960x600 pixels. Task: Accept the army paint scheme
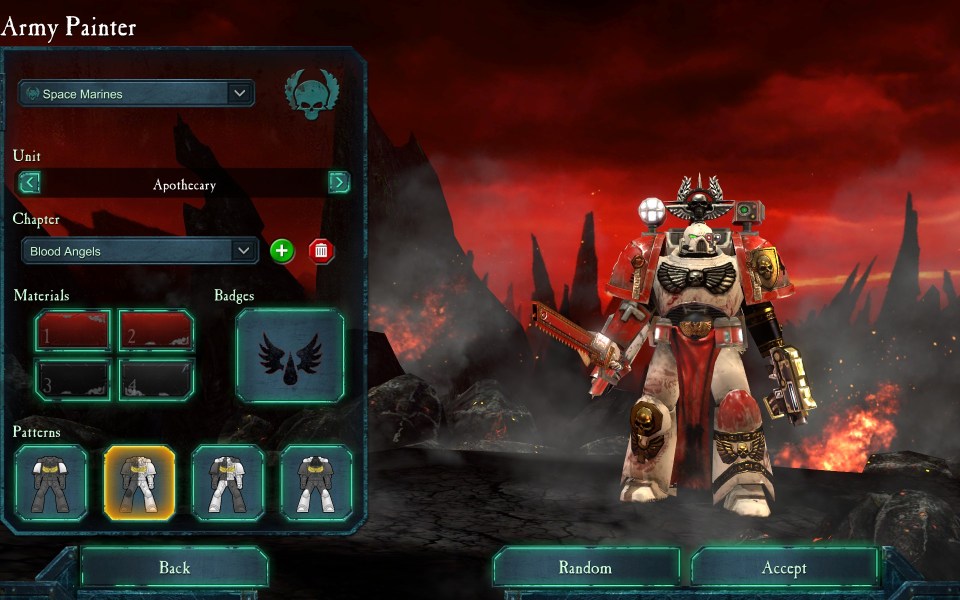(784, 568)
